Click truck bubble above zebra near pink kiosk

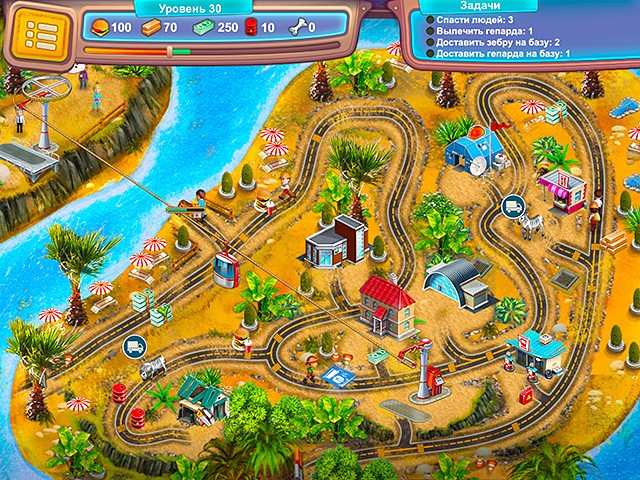[x=513, y=206]
